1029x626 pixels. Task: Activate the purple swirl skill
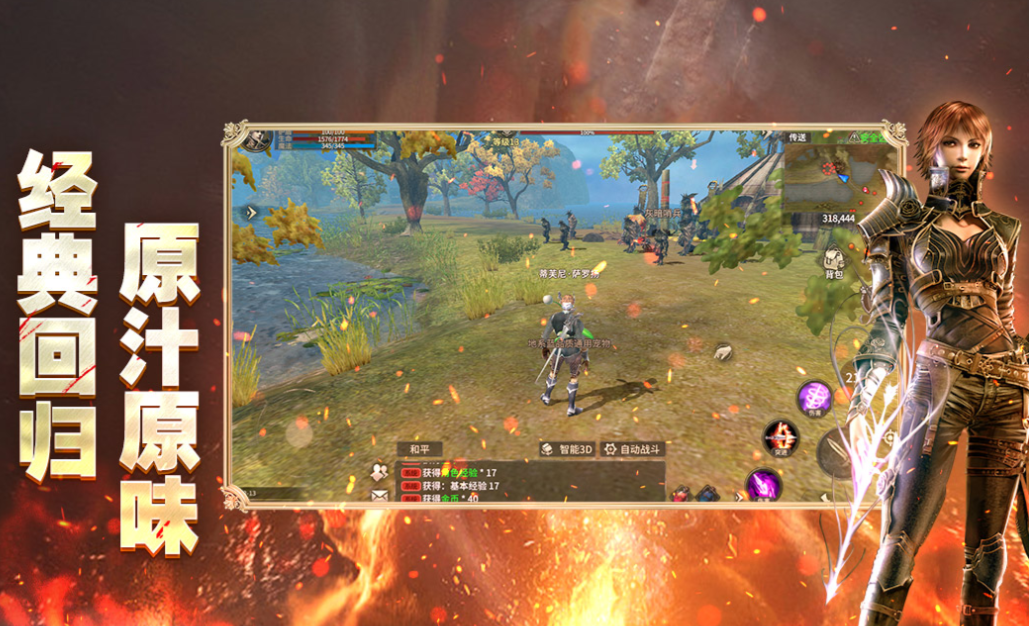tap(814, 398)
